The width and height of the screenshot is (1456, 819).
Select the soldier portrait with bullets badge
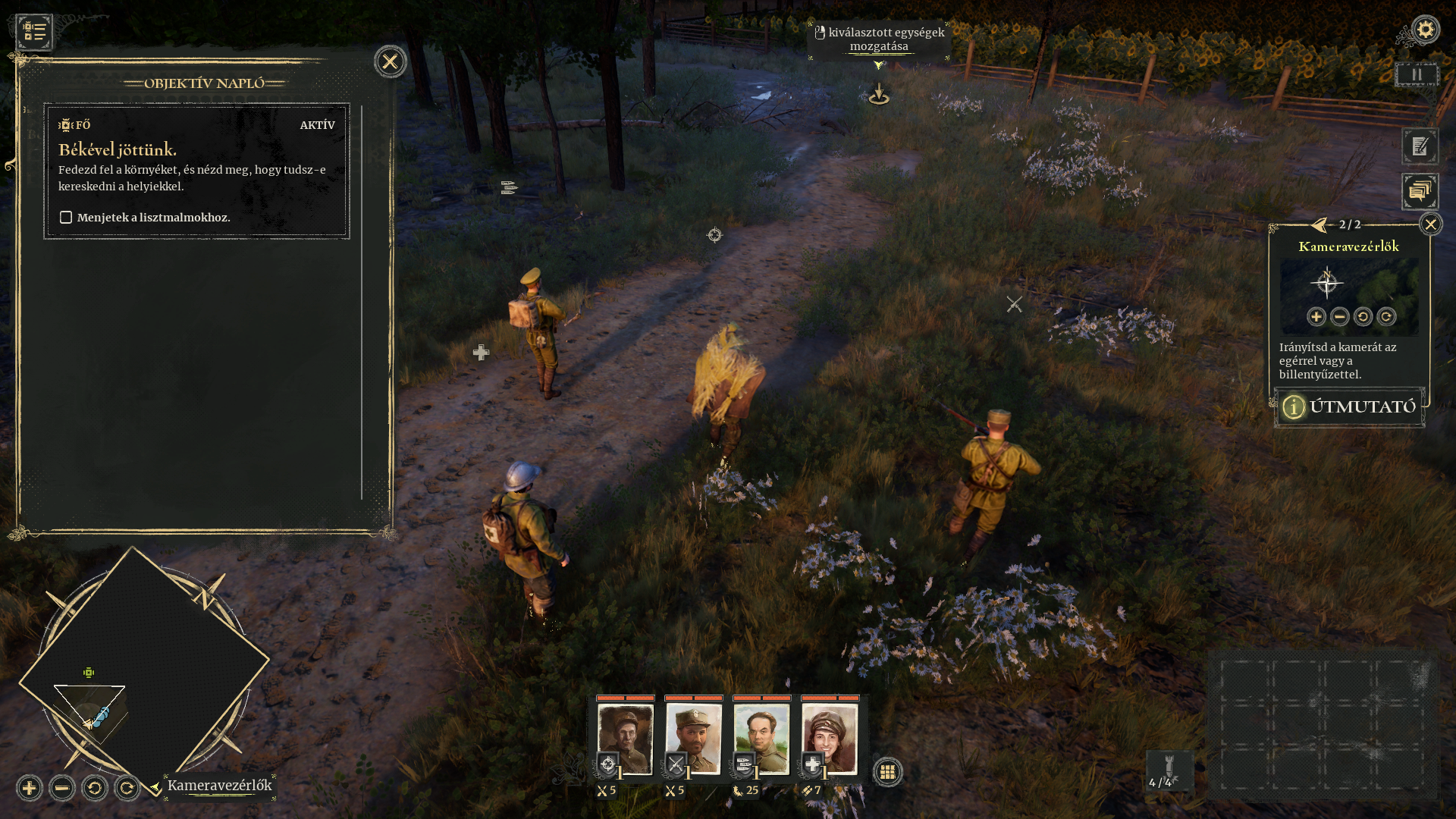coord(761,739)
